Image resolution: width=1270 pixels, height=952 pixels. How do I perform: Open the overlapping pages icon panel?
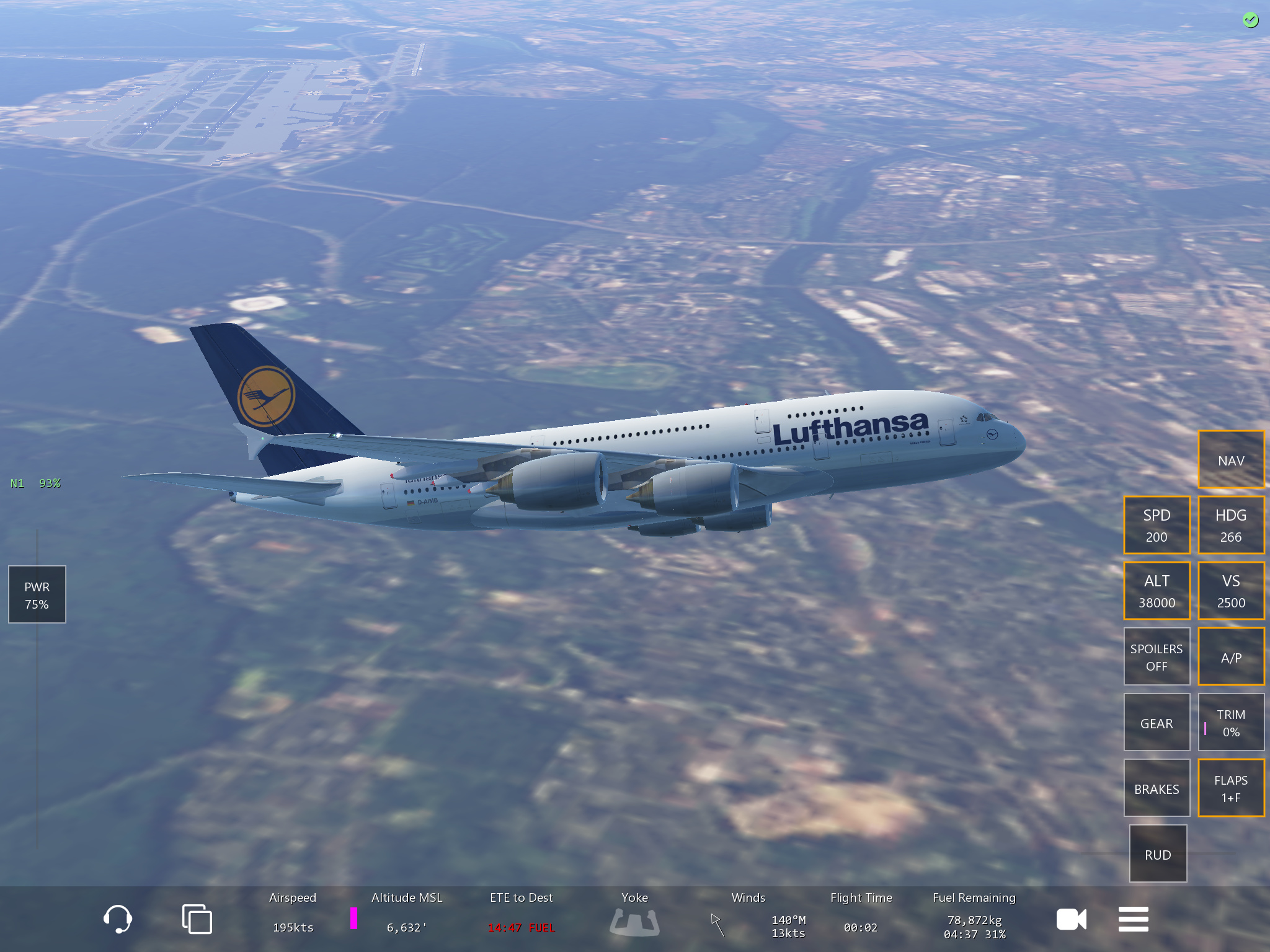(197, 919)
